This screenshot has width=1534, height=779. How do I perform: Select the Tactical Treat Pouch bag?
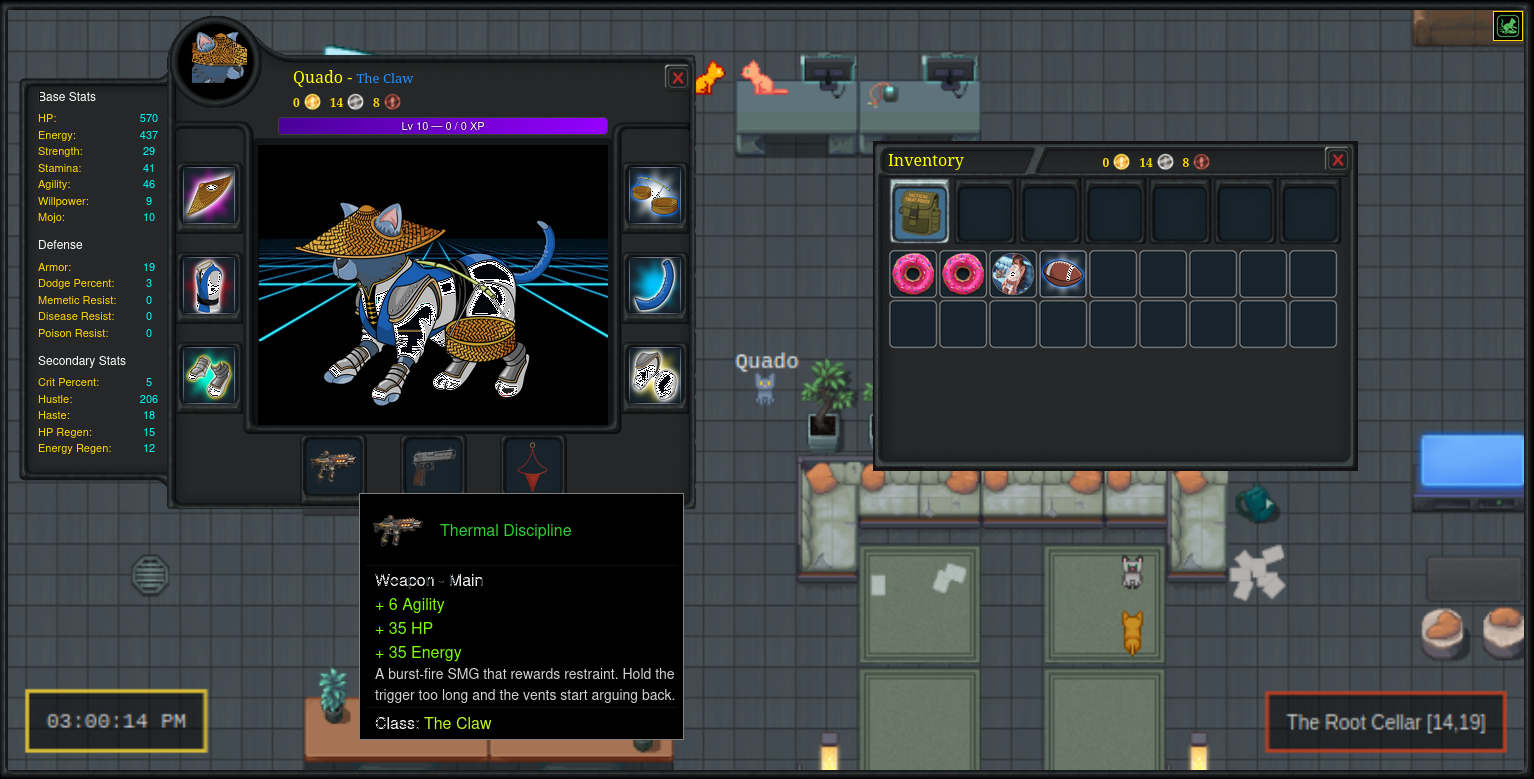(x=920, y=212)
